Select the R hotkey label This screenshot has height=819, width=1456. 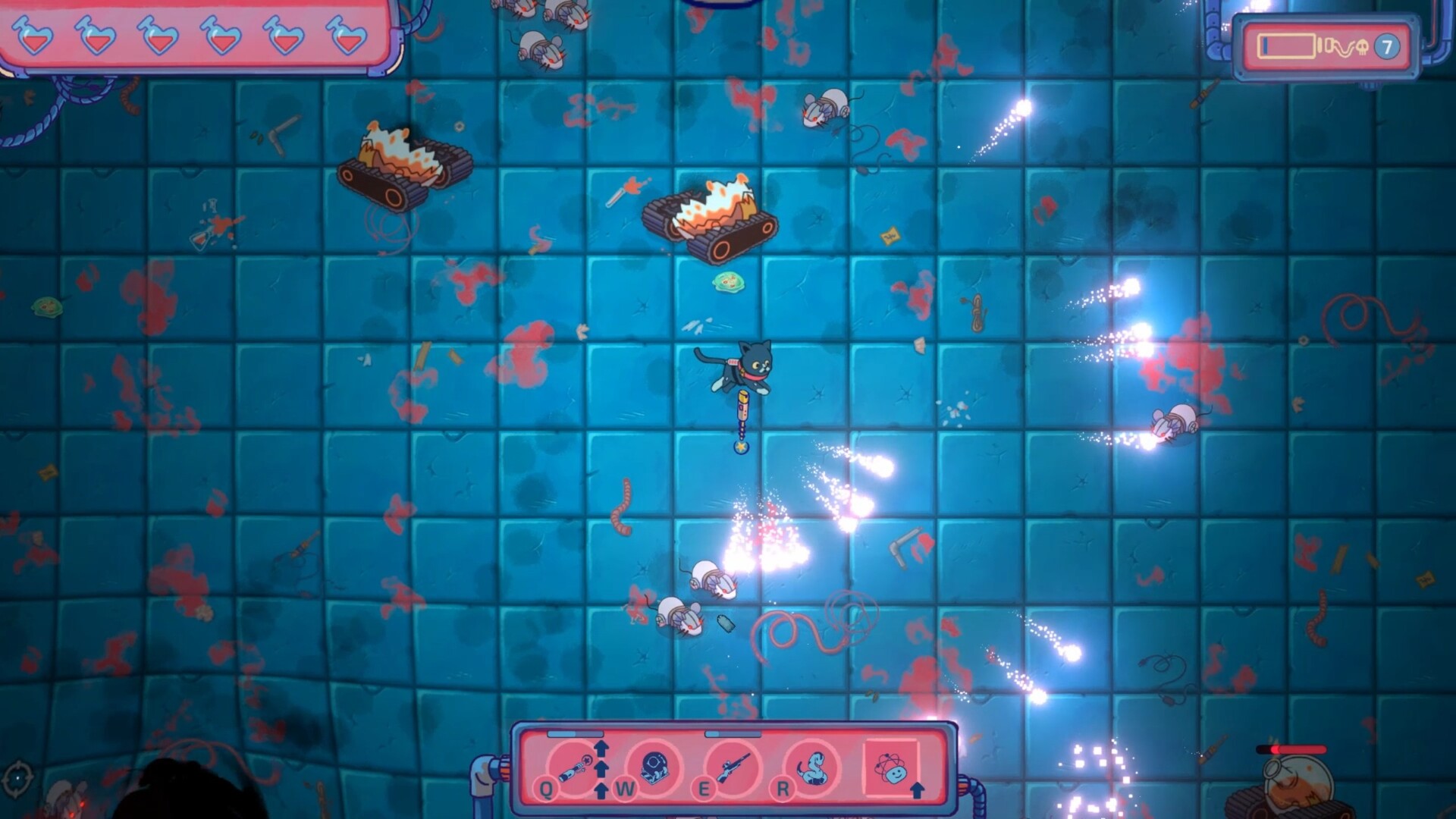coord(783,789)
